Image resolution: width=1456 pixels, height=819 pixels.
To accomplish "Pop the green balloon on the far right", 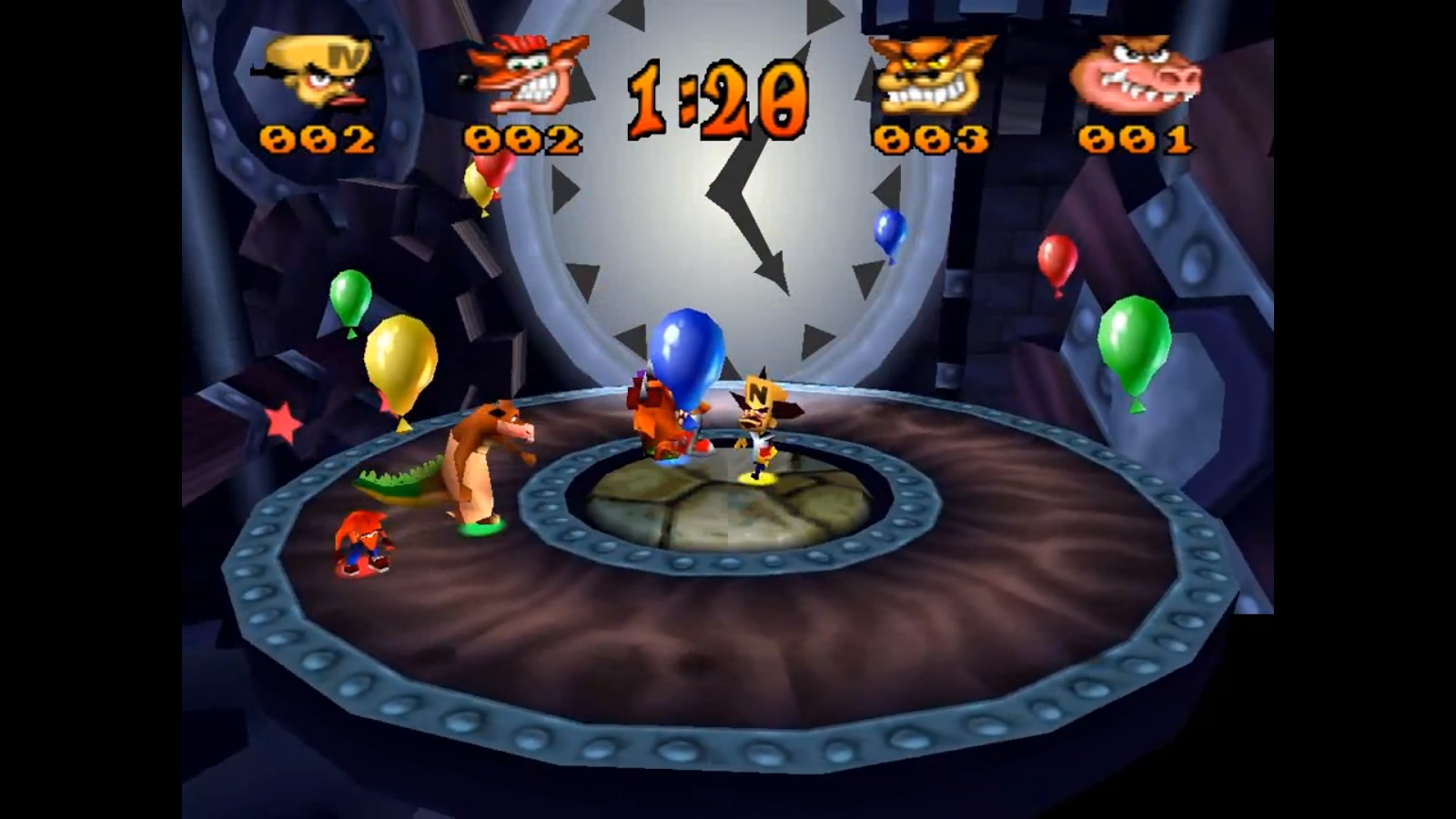I will [1133, 339].
